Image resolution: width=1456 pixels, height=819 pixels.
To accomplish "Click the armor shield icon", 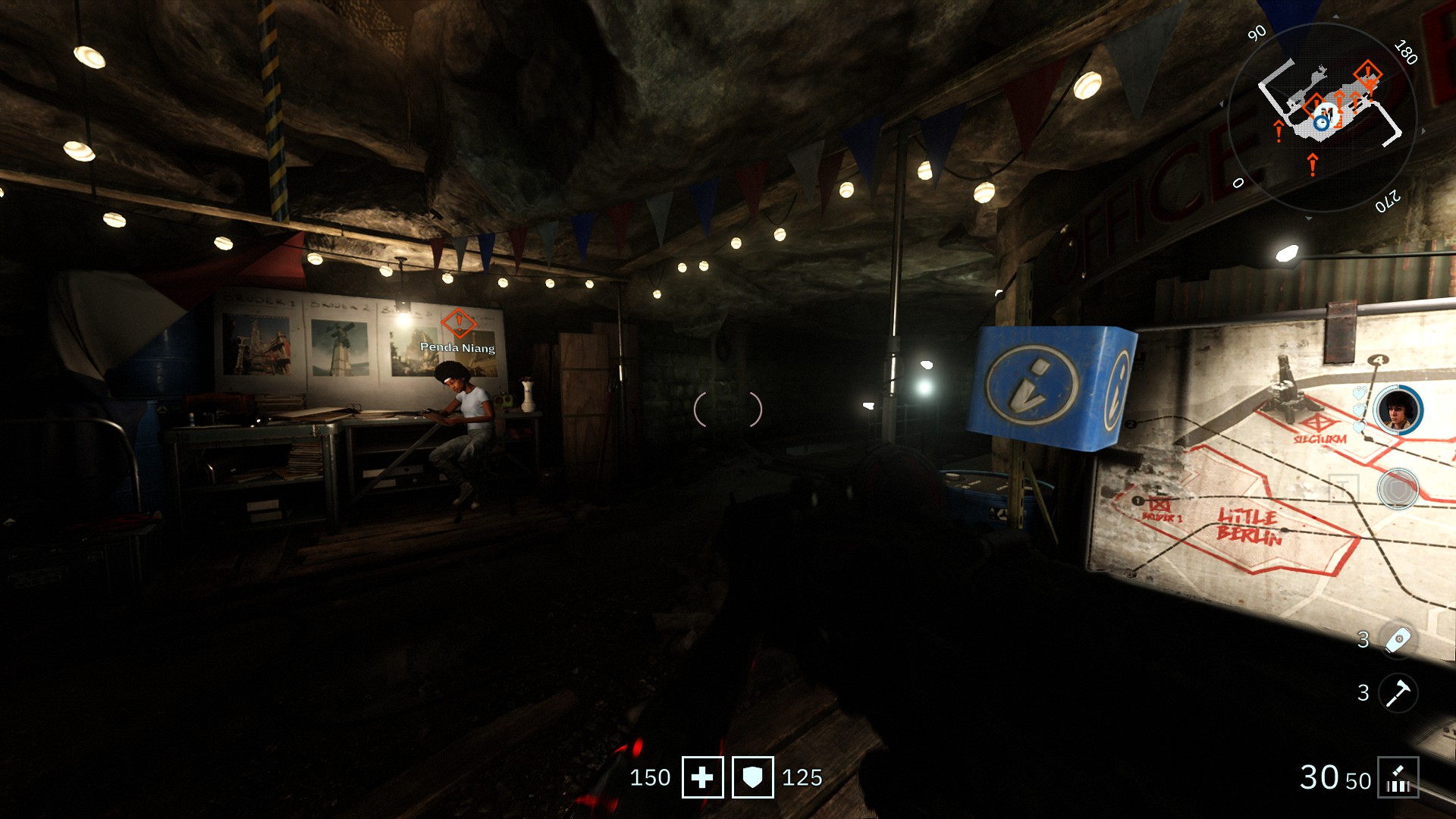I will click(x=752, y=777).
